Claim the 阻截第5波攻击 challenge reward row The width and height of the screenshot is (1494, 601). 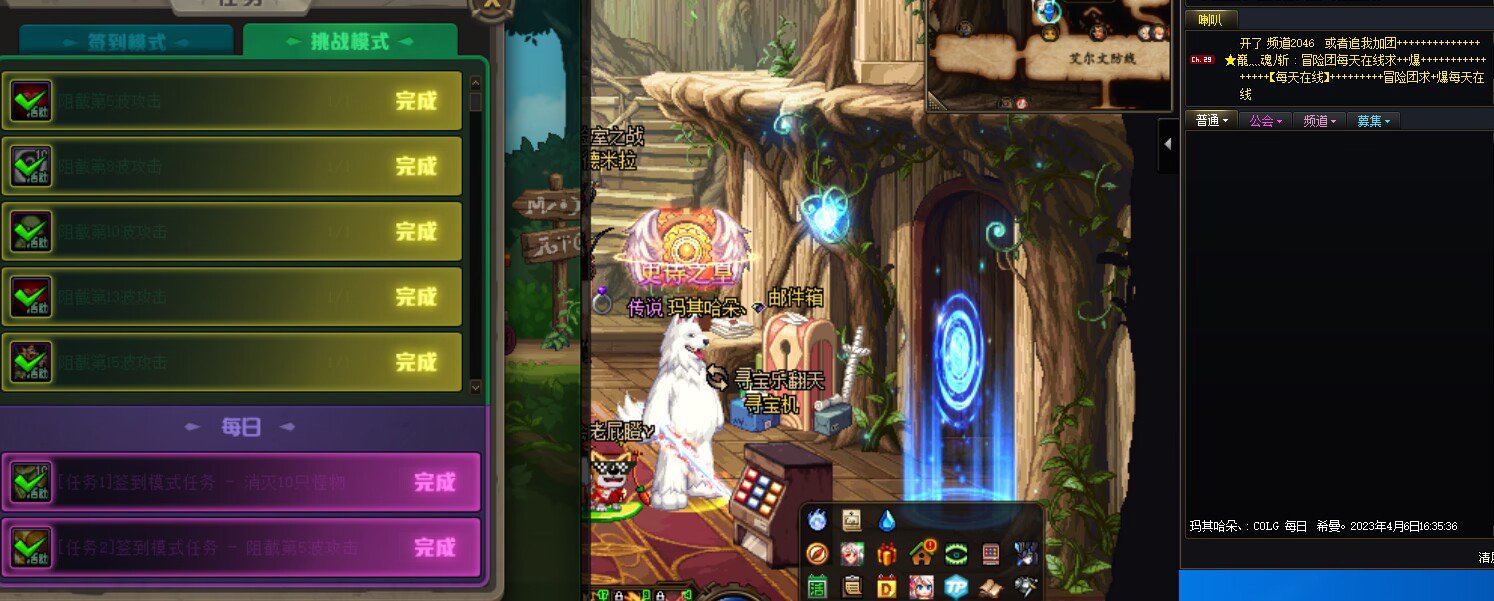[232, 101]
